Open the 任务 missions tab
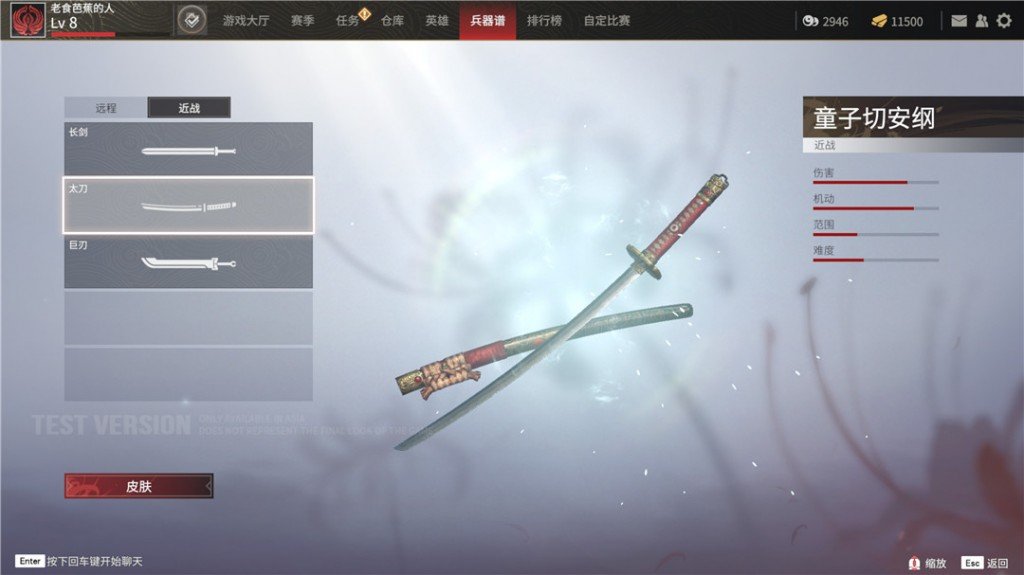The height and width of the screenshot is (575, 1024). pyautogui.click(x=347, y=21)
